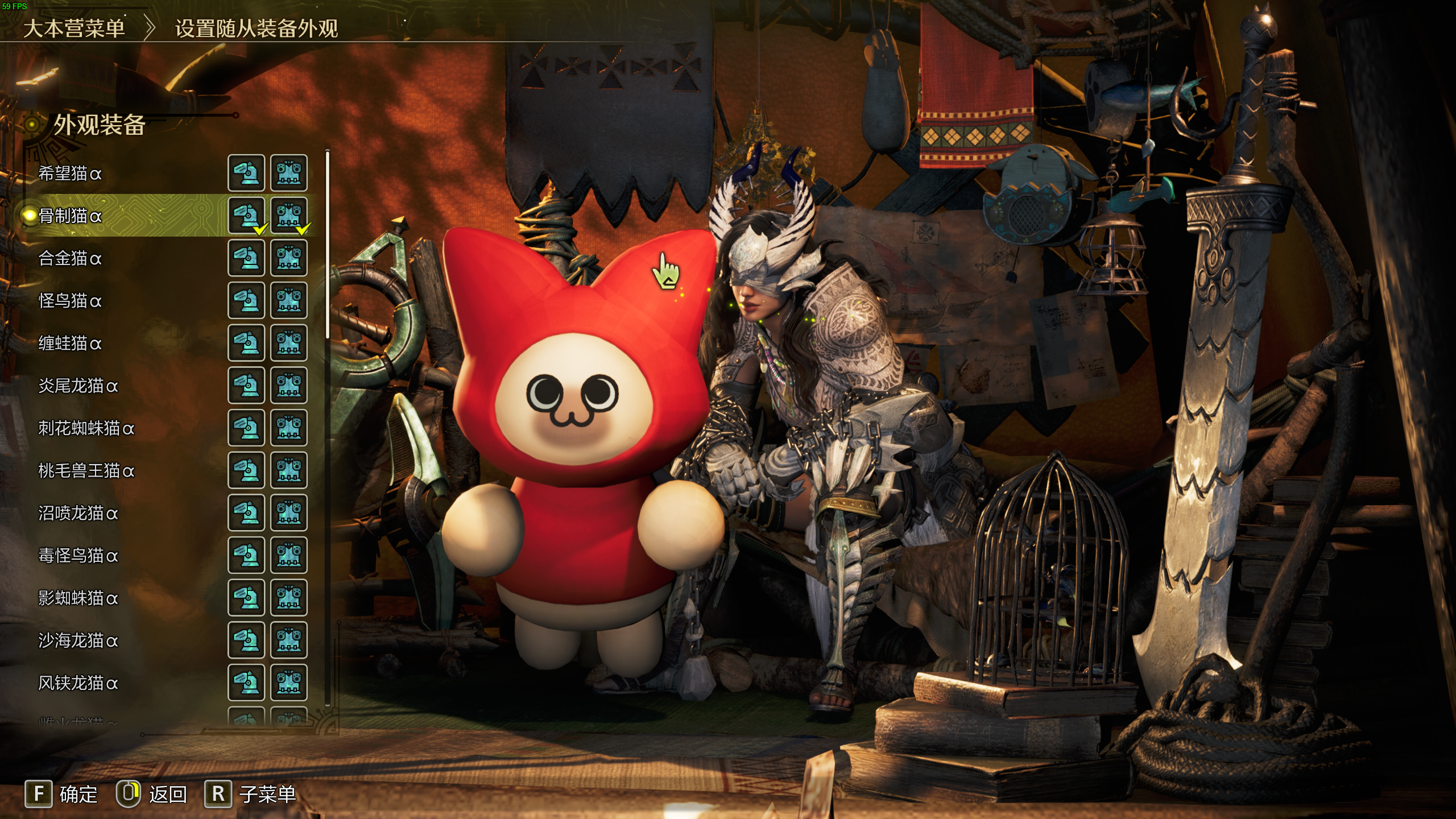Click 返回 to go back
The image size is (1456, 819).
point(152,794)
